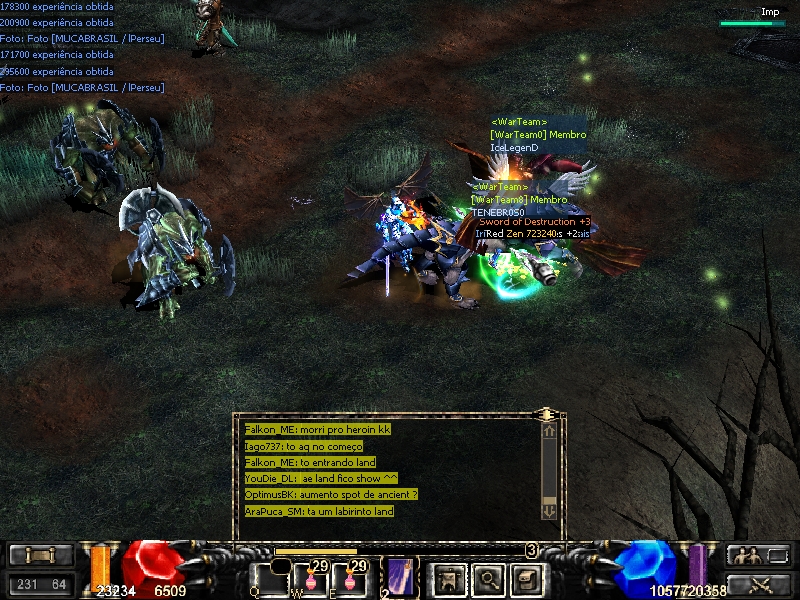Screen dimensions: 800x600
Task: Click the magnifying glass button
Action: tap(487, 578)
